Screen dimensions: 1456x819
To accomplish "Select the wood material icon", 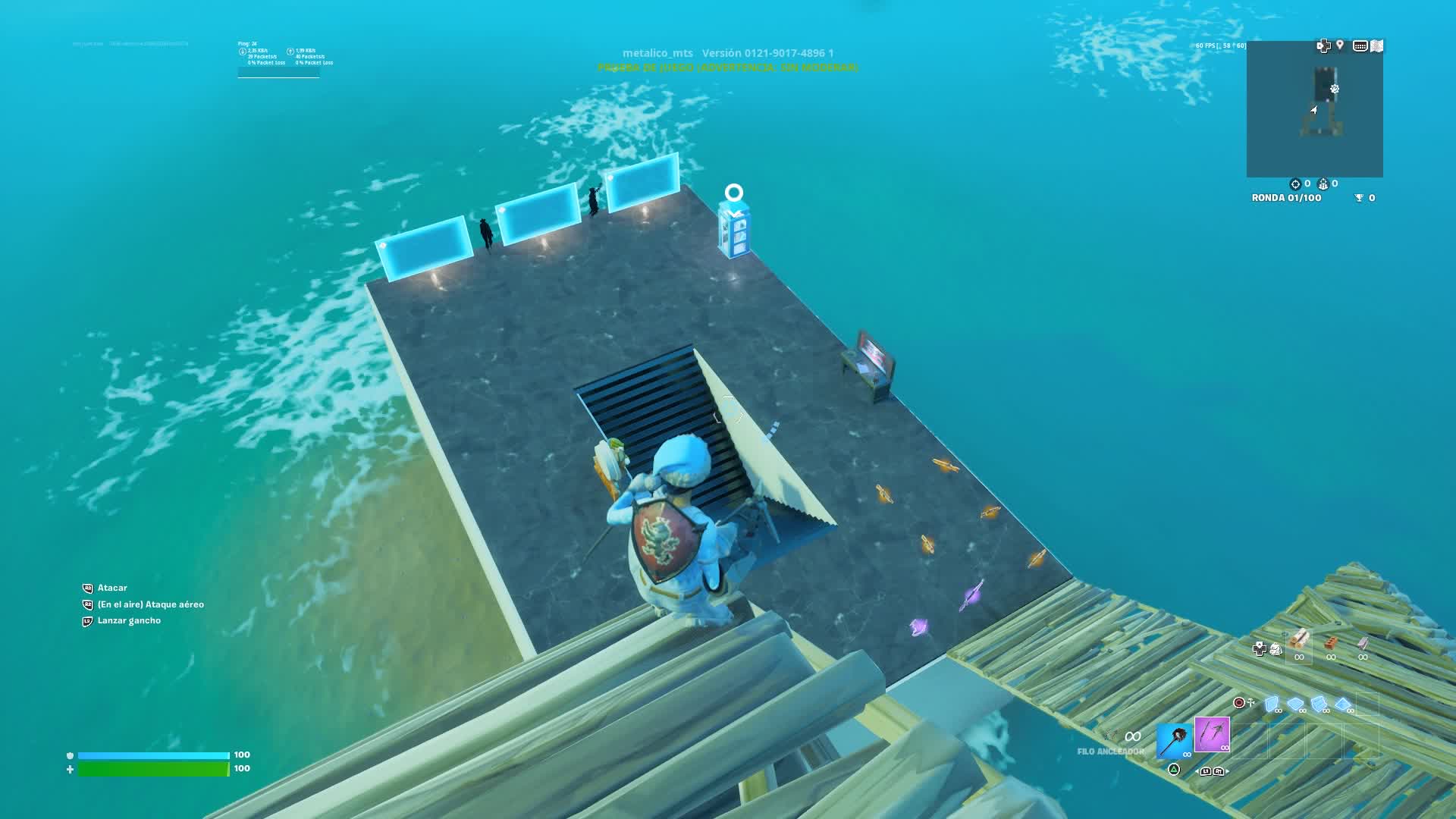I will click(1299, 643).
